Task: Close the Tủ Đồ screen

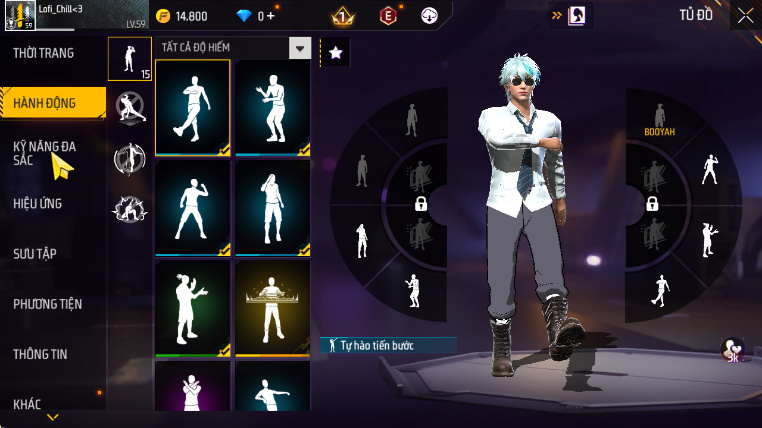Action: pos(746,15)
